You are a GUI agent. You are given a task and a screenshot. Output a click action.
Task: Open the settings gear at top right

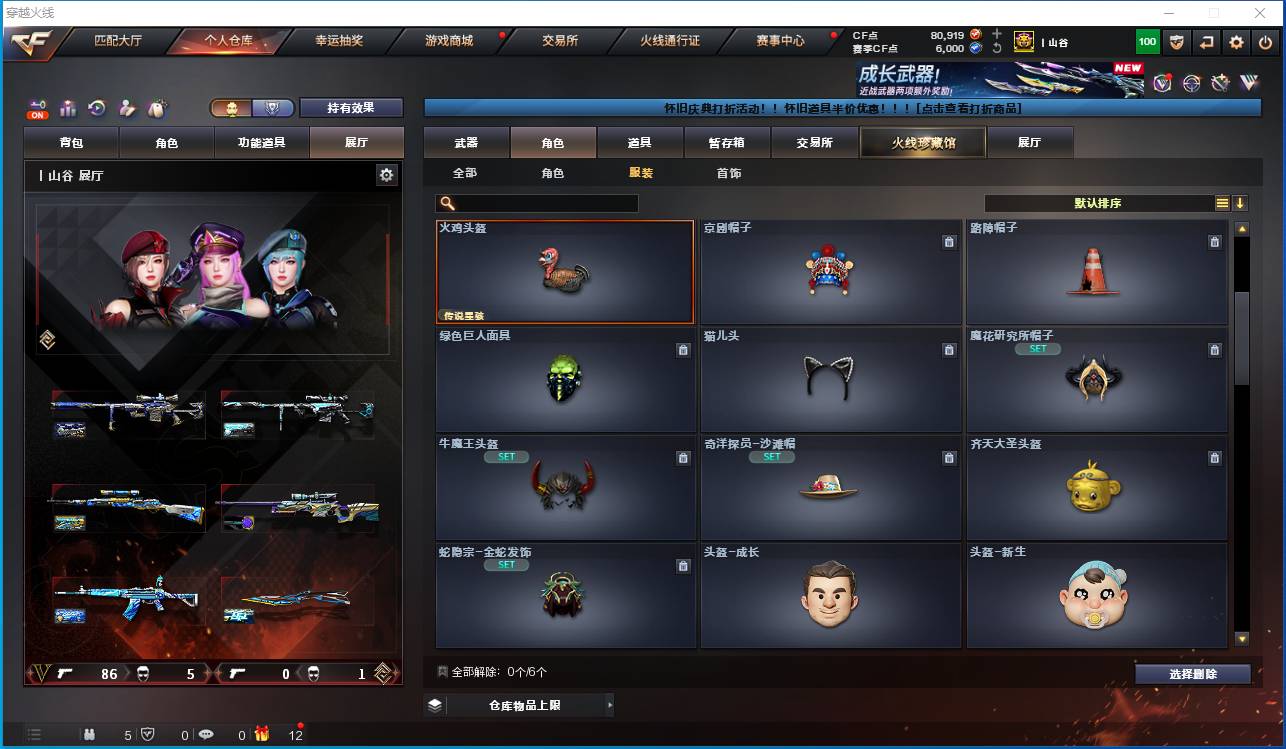tap(1237, 42)
